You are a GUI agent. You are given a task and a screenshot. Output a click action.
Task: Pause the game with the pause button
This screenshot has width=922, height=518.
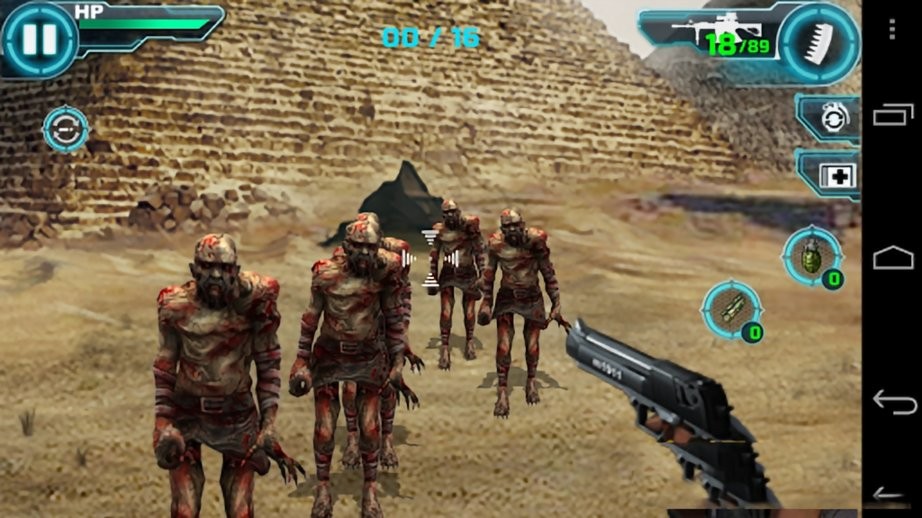pos(39,40)
